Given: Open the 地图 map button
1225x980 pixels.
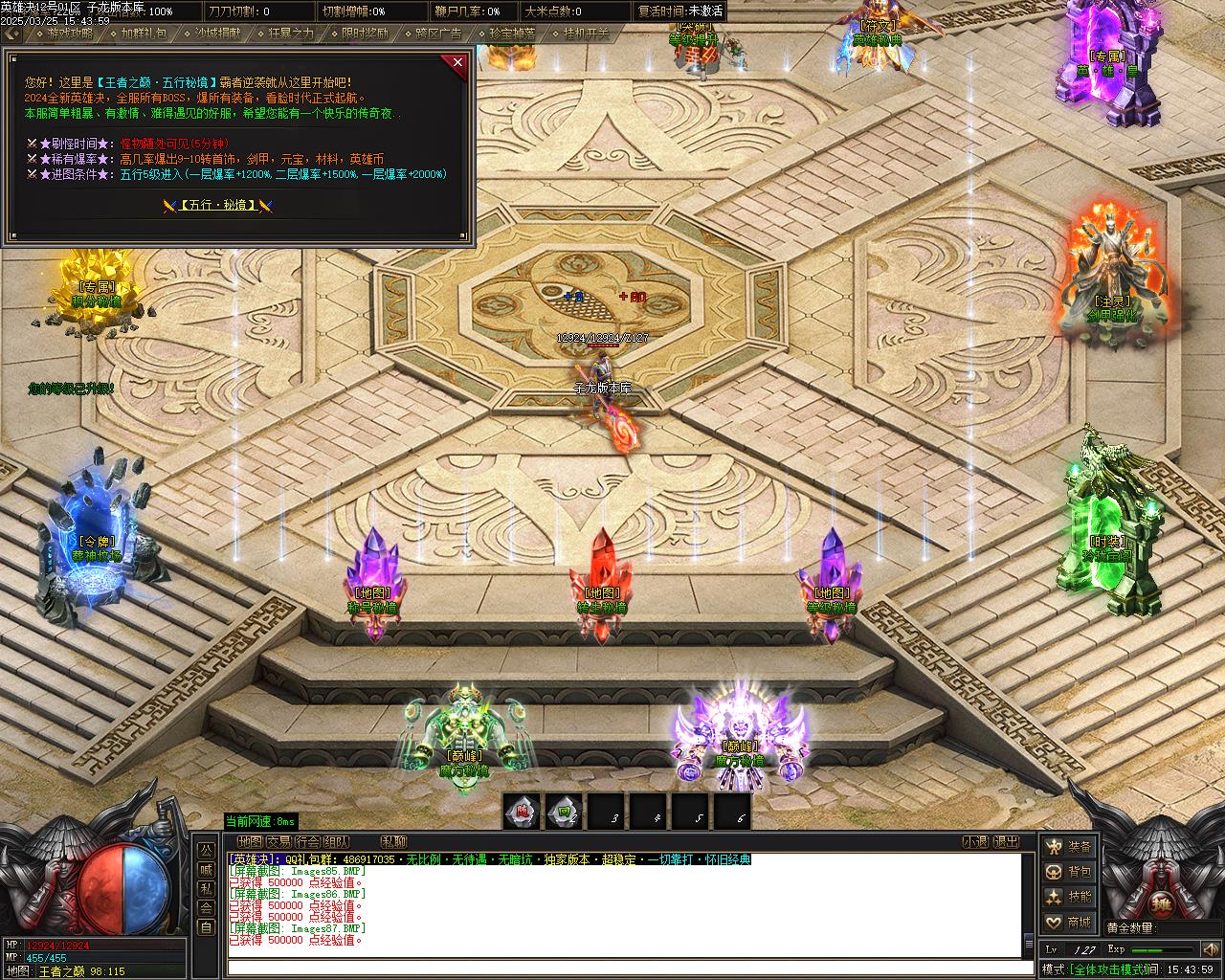Looking at the screenshot, I should coord(250,842).
